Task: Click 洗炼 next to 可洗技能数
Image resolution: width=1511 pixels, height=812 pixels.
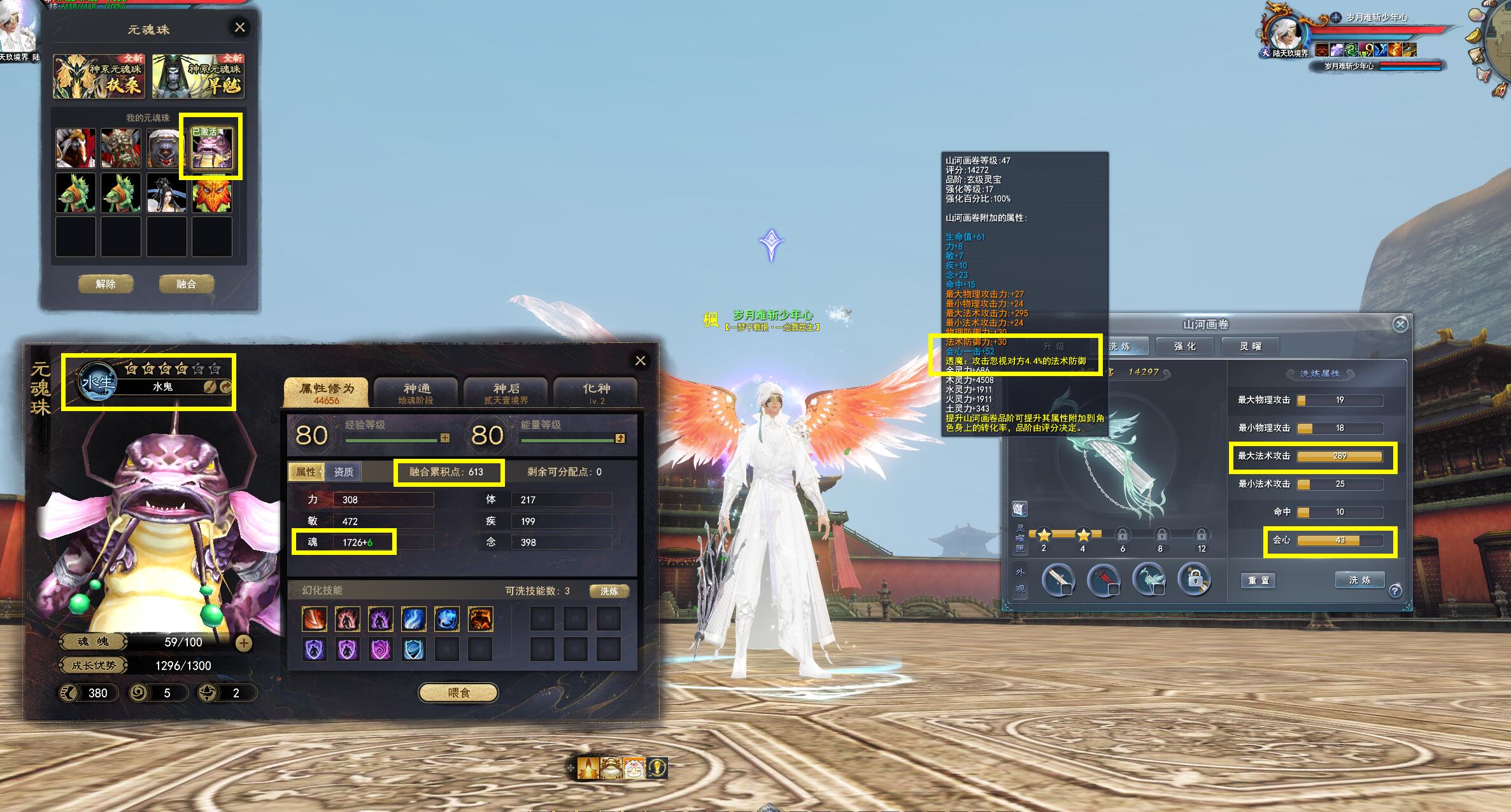Action: pos(609,591)
